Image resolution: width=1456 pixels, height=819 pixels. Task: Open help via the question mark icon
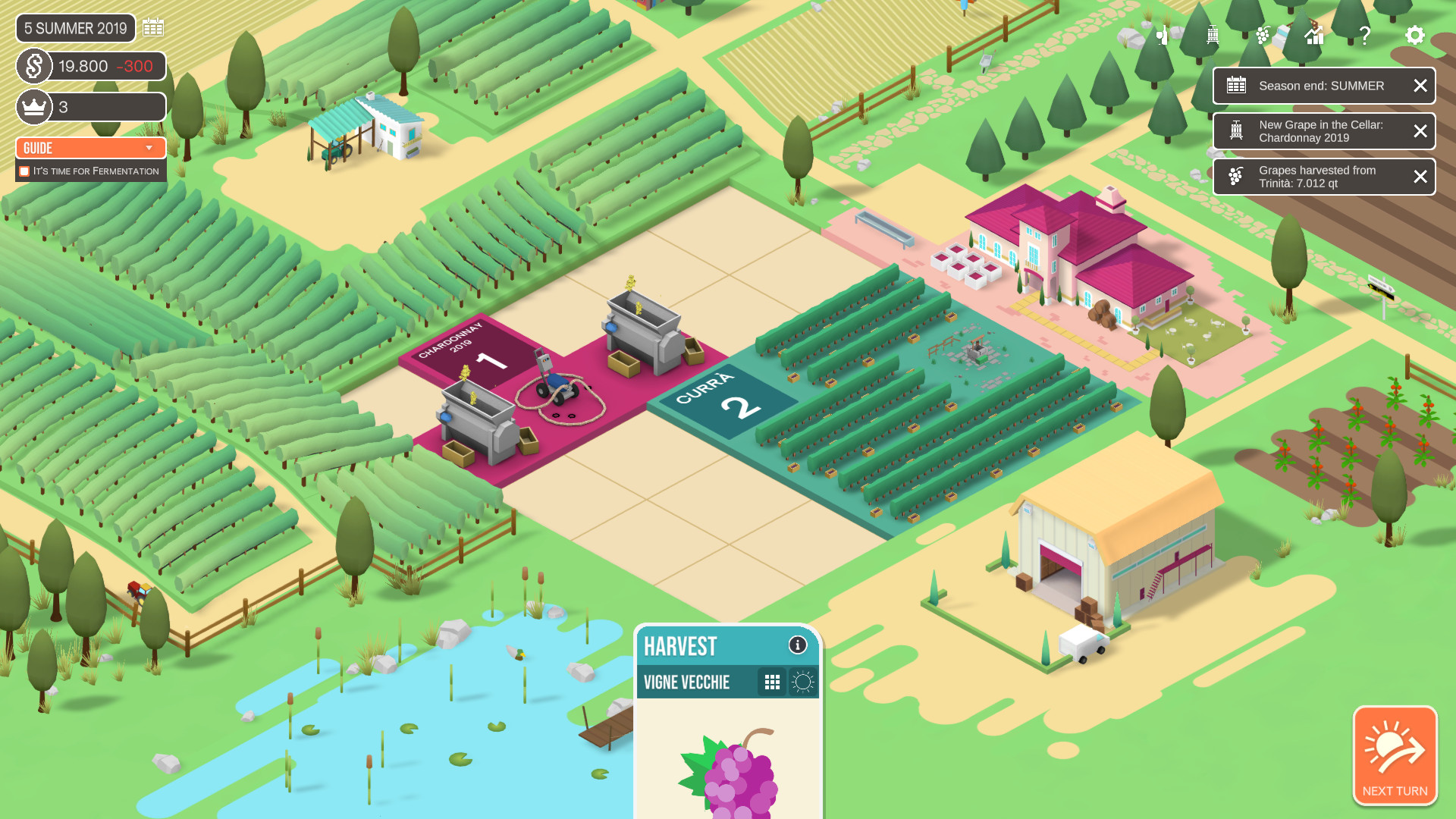(x=1365, y=33)
